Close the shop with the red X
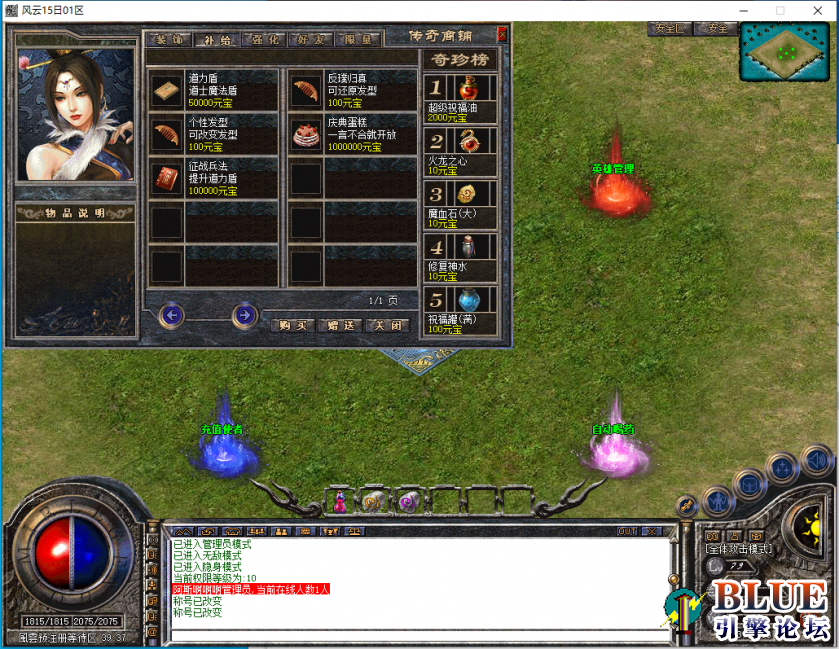The width and height of the screenshot is (839, 649). (502, 34)
